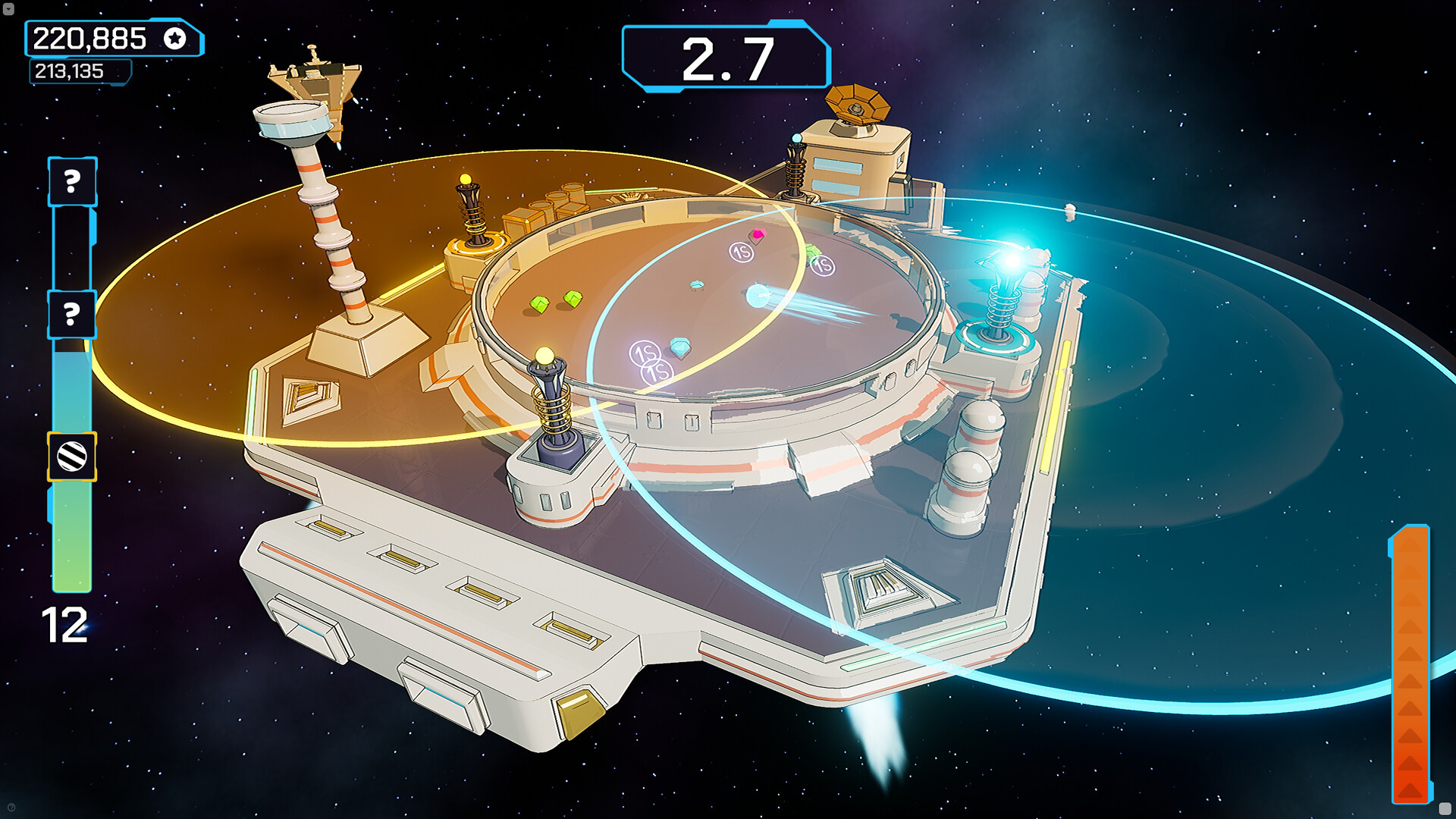Collapse the panel with the top-left chevron arrow
The width and height of the screenshot is (1456, 819).
tap(11, 11)
